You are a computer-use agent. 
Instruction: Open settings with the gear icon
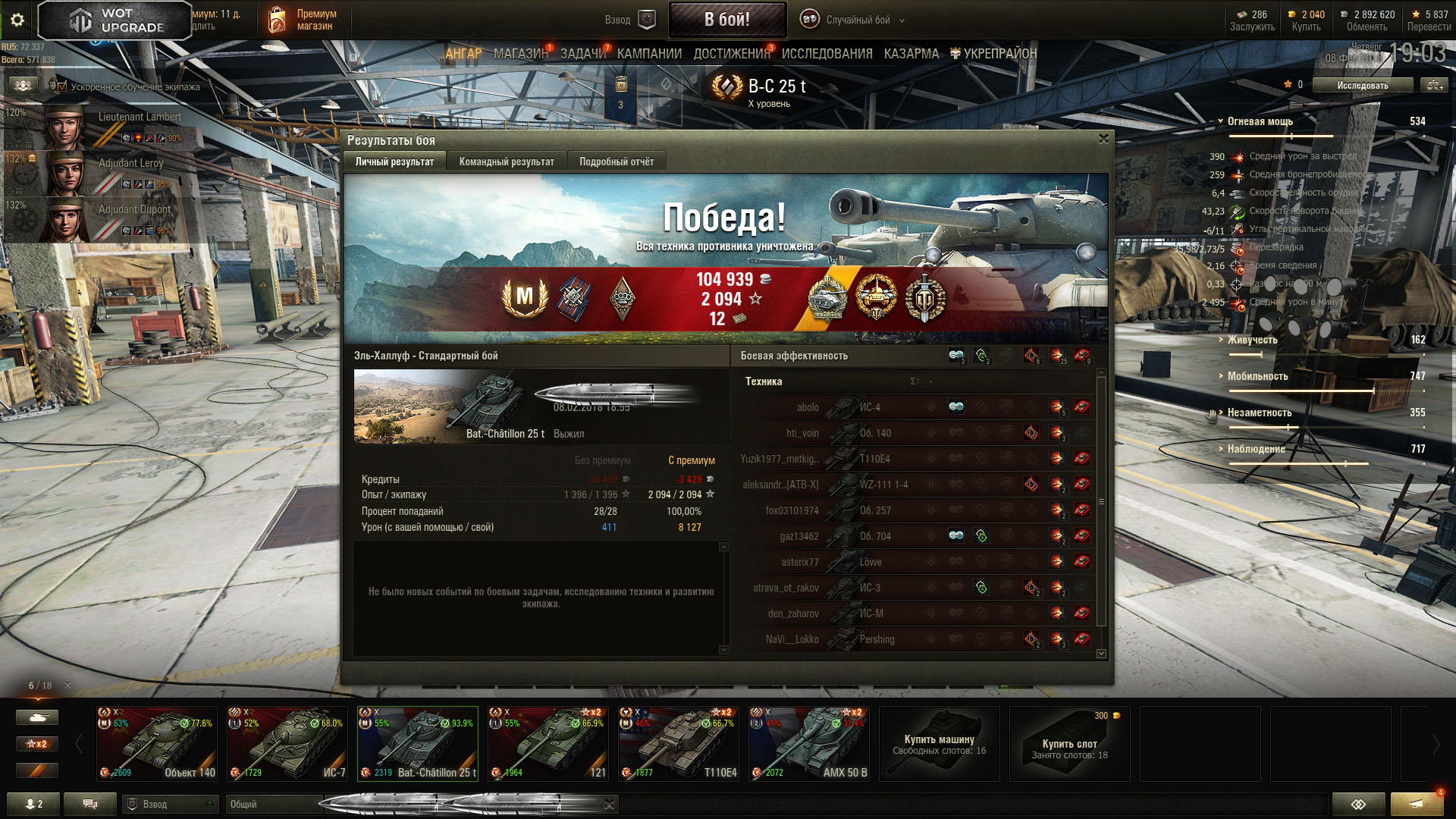17,20
